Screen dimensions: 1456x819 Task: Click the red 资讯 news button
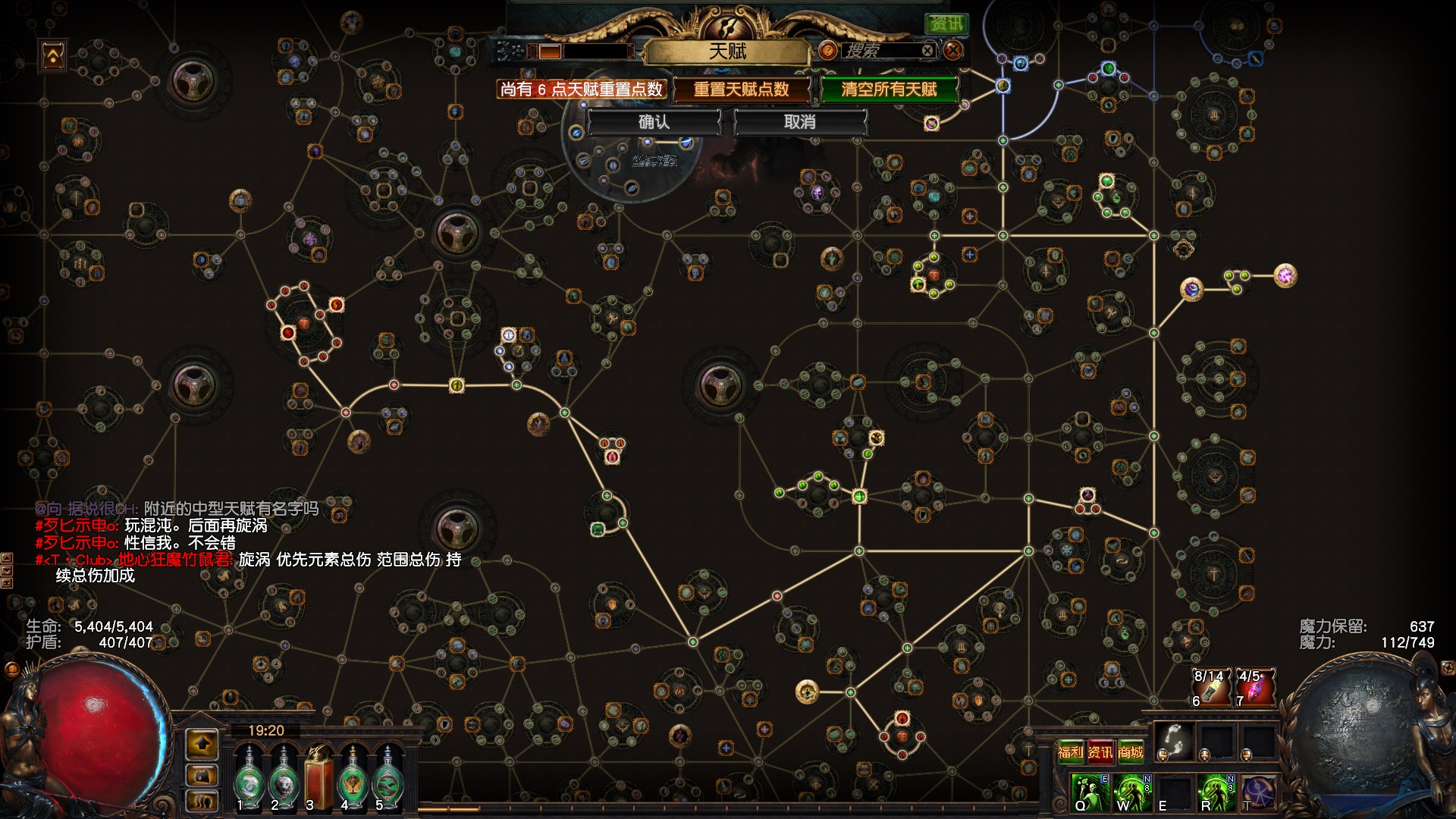pyautogui.click(x=1100, y=752)
